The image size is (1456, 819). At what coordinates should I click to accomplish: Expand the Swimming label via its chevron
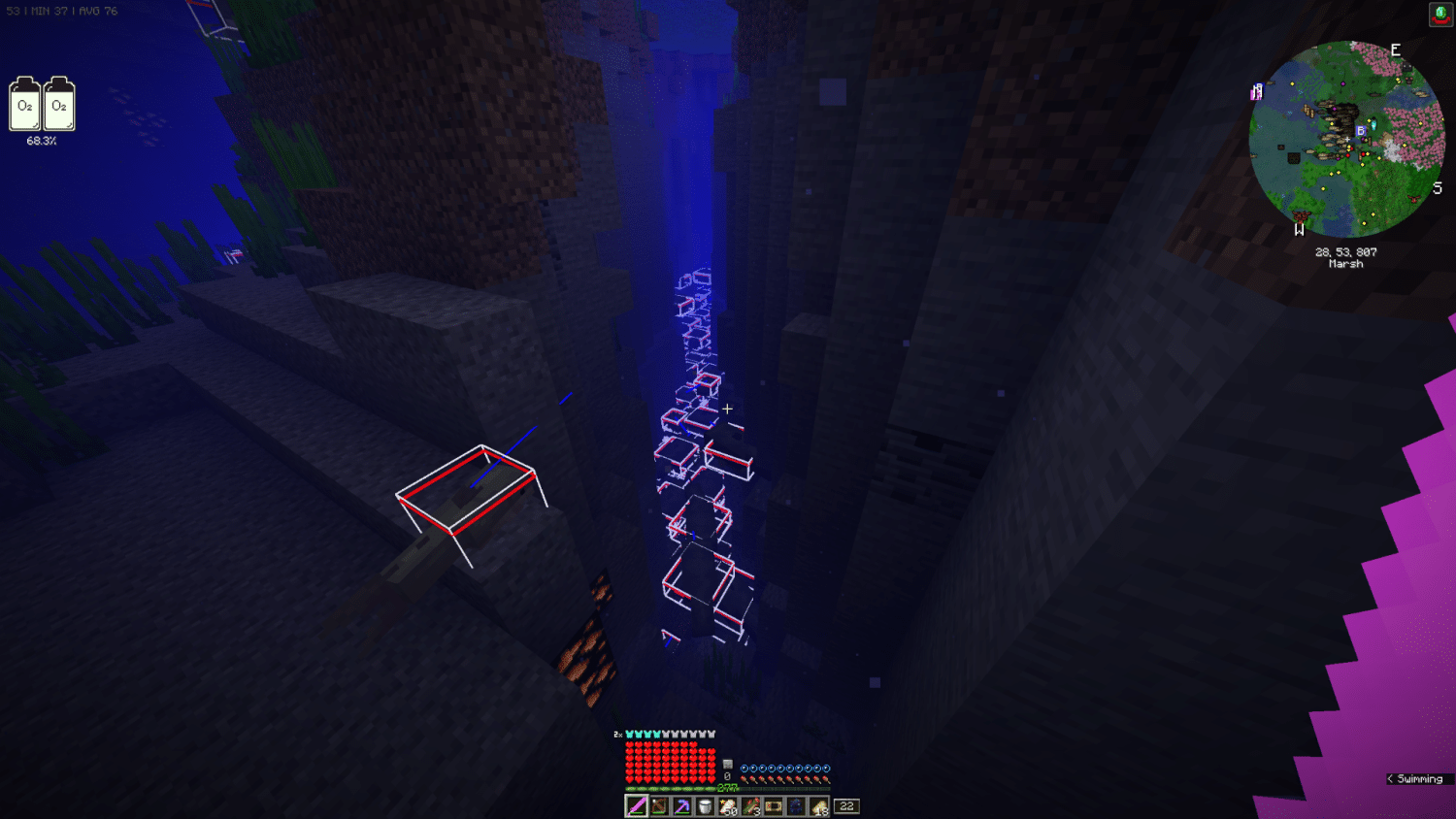1391,778
